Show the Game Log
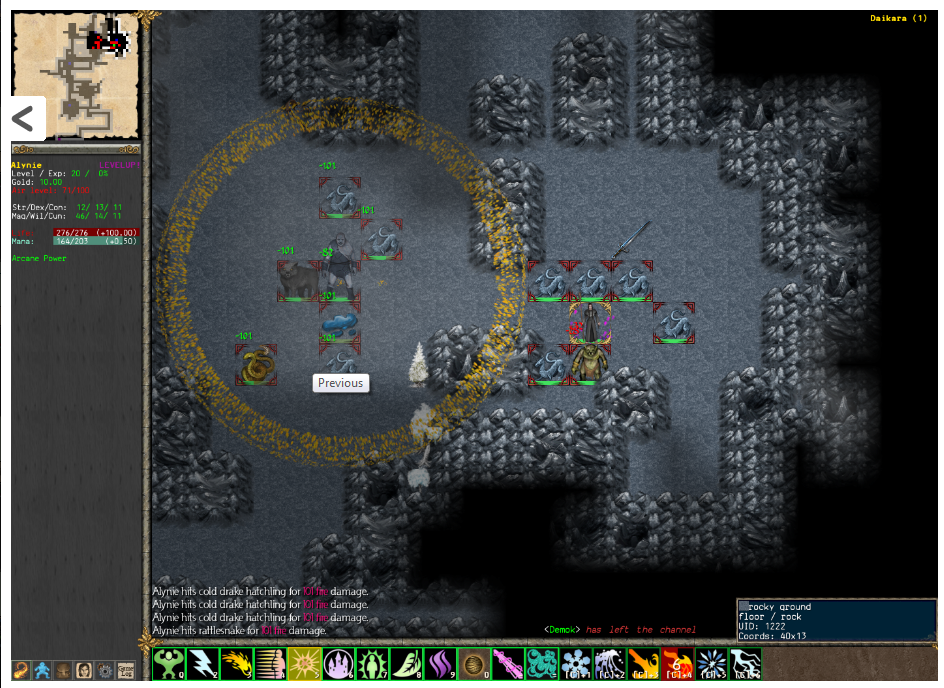This screenshot has height=688, width=944. tap(126, 669)
